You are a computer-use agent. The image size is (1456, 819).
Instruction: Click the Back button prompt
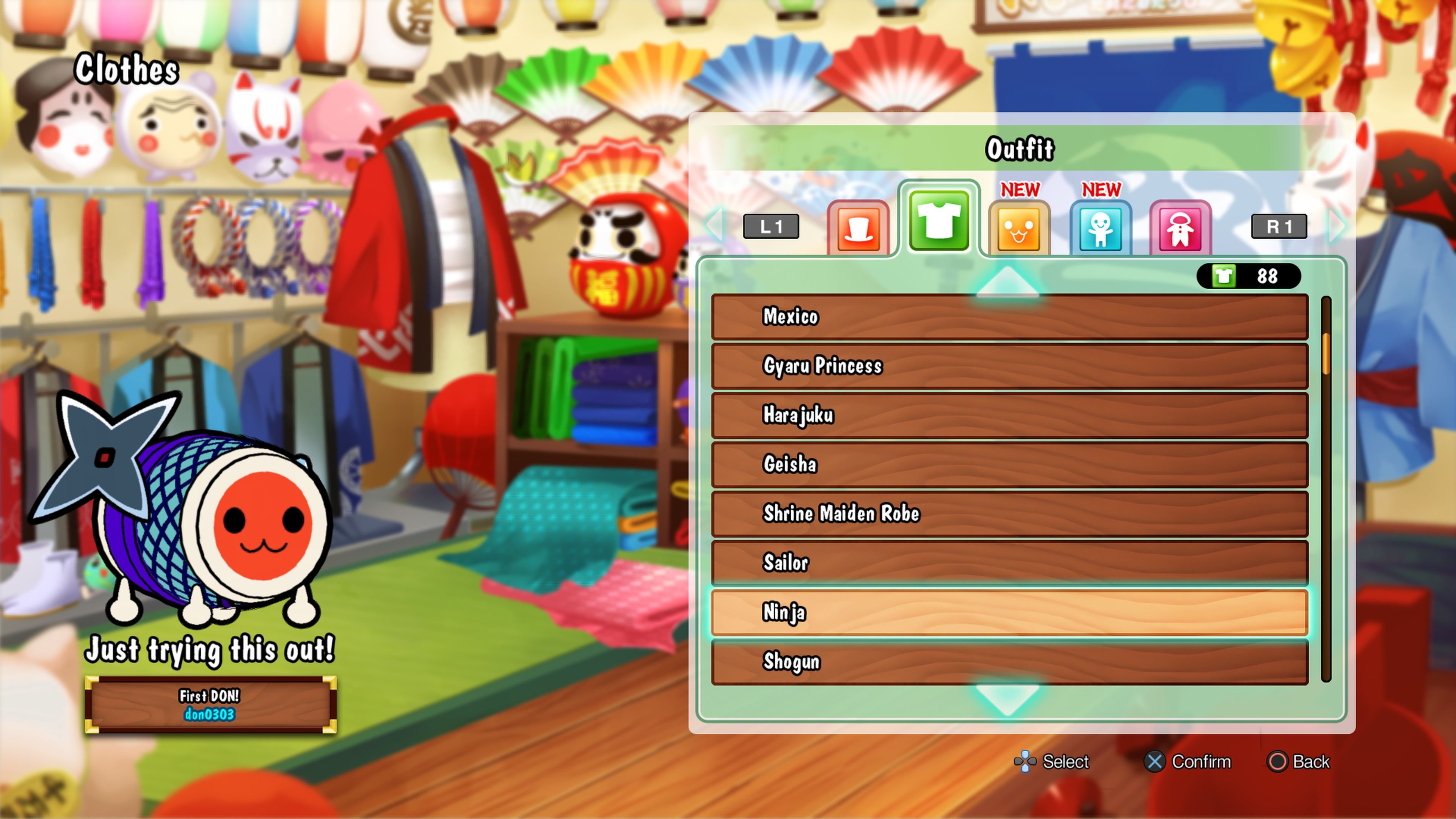1298,761
